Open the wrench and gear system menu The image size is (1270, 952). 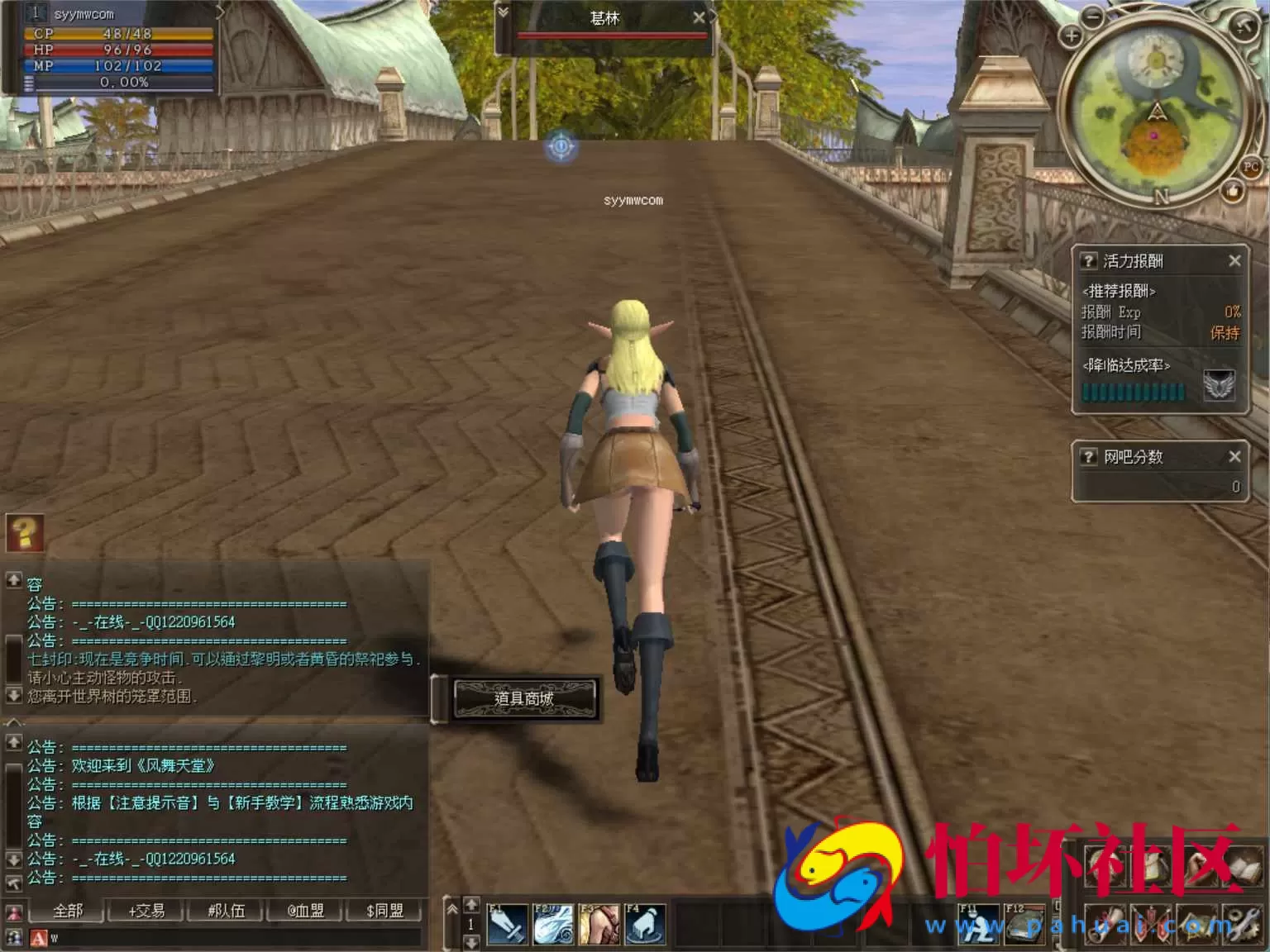pos(1243,923)
